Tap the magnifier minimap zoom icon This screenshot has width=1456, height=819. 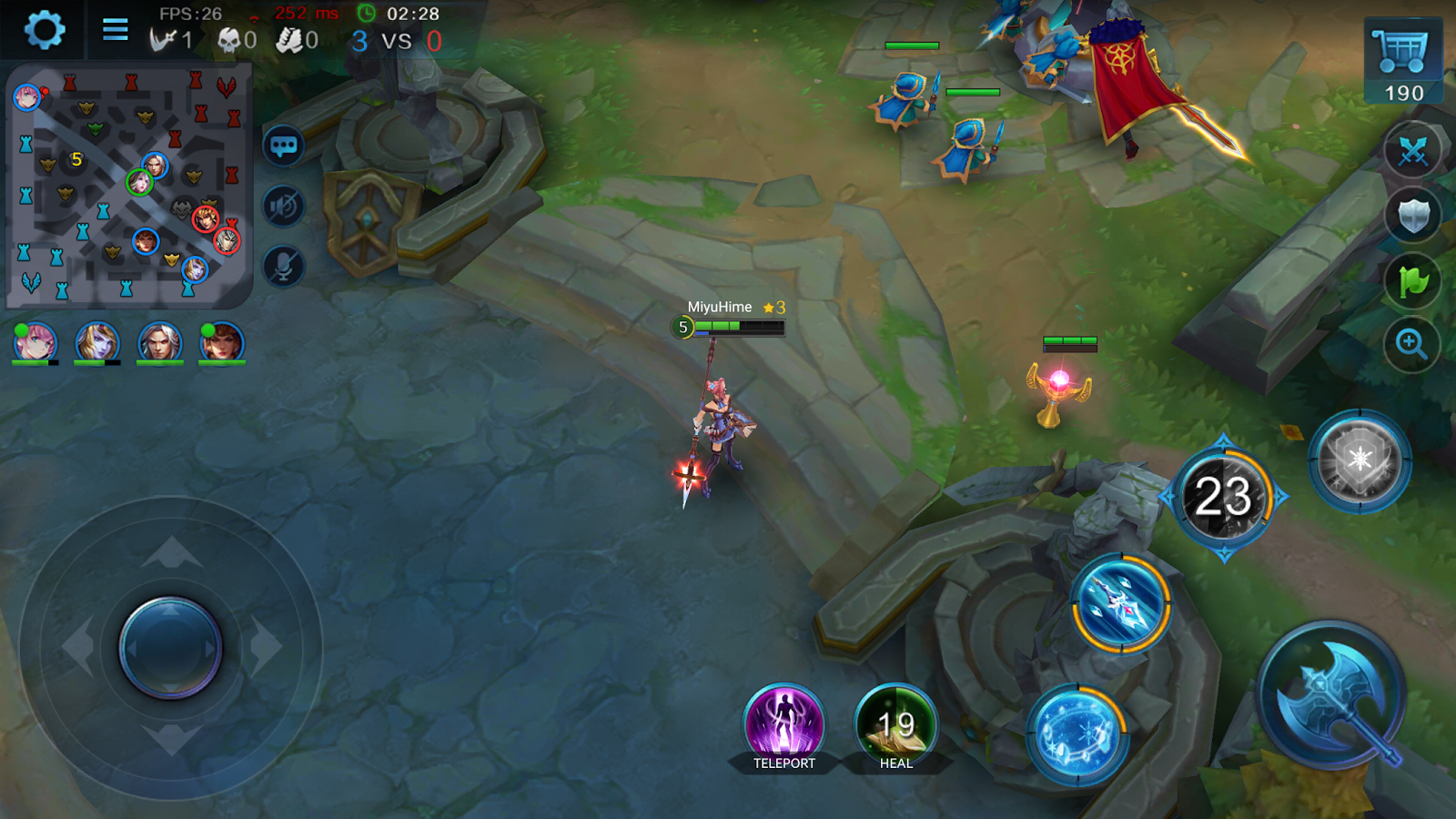tap(1410, 344)
